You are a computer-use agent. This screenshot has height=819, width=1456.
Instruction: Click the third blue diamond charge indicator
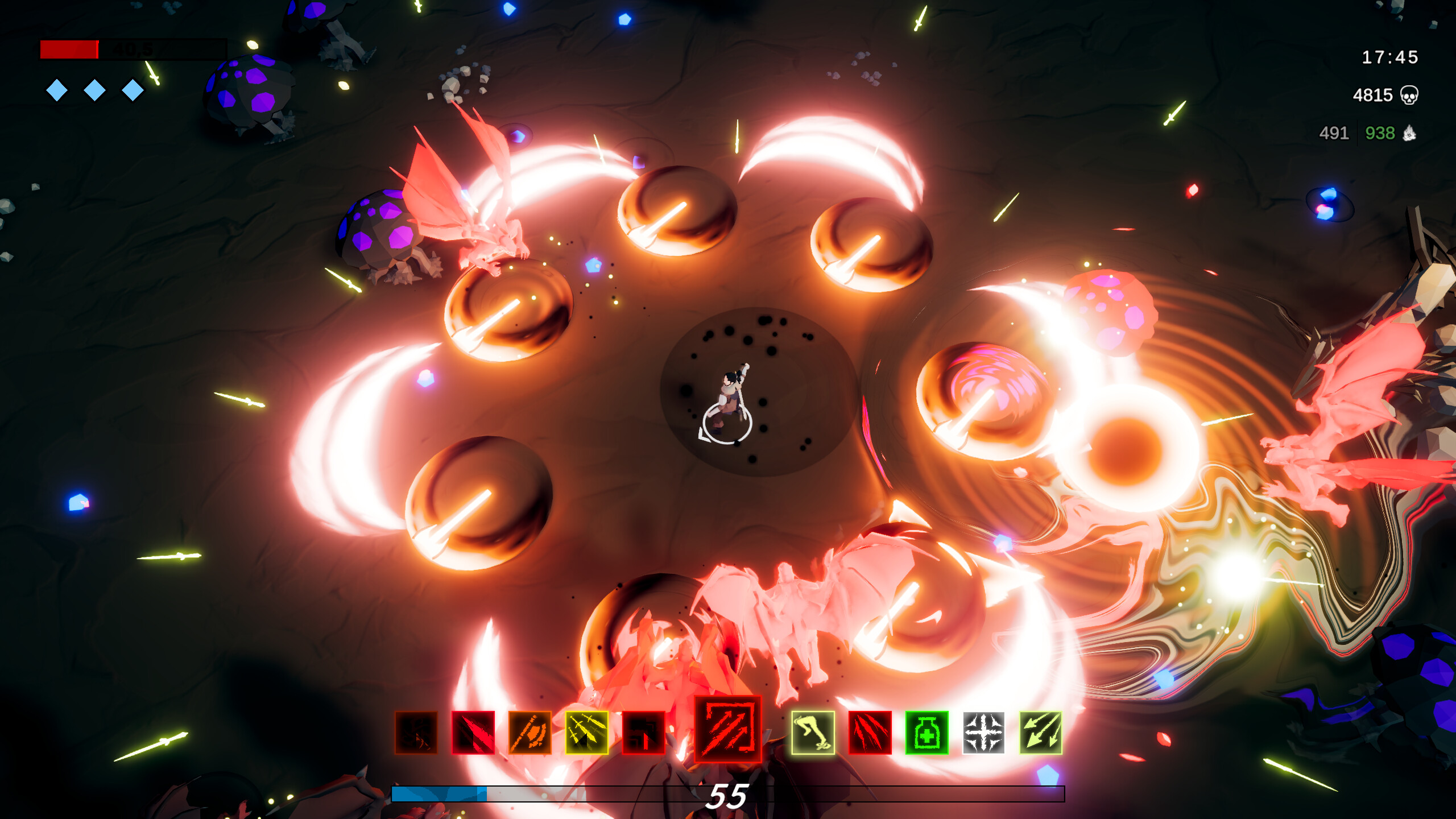click(133, 90)
